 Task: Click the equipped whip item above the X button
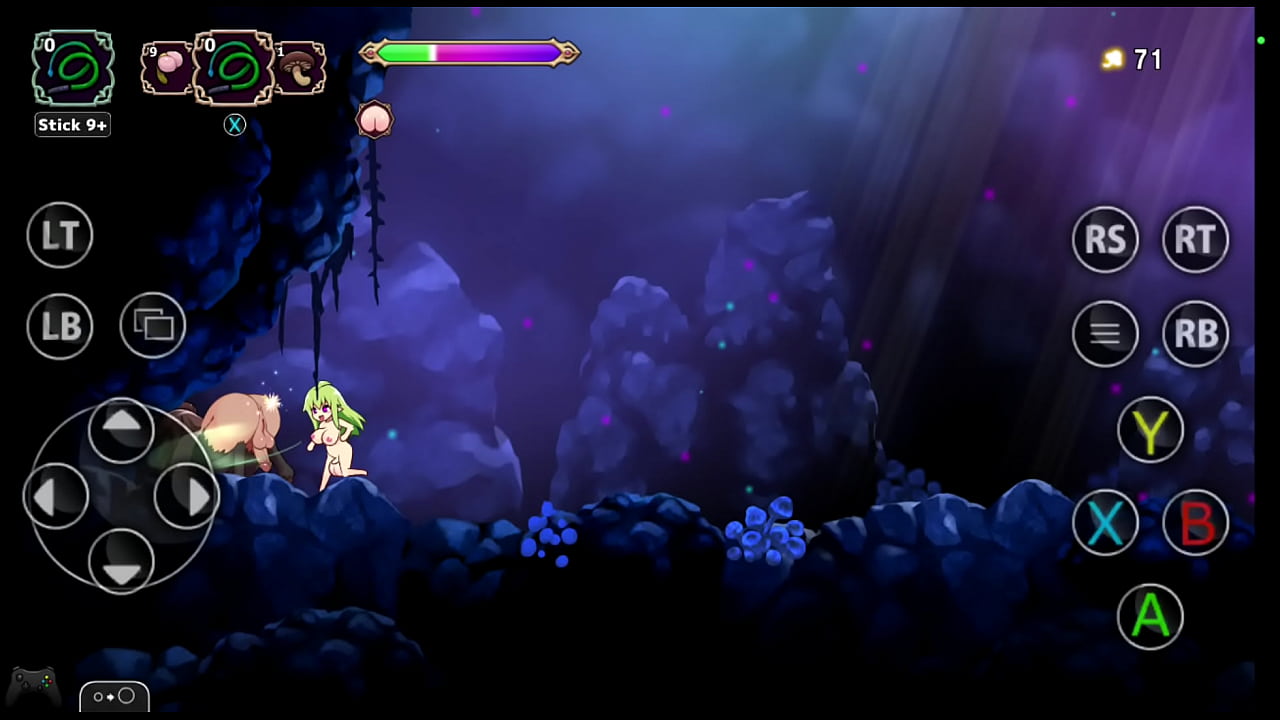[235, 68]
